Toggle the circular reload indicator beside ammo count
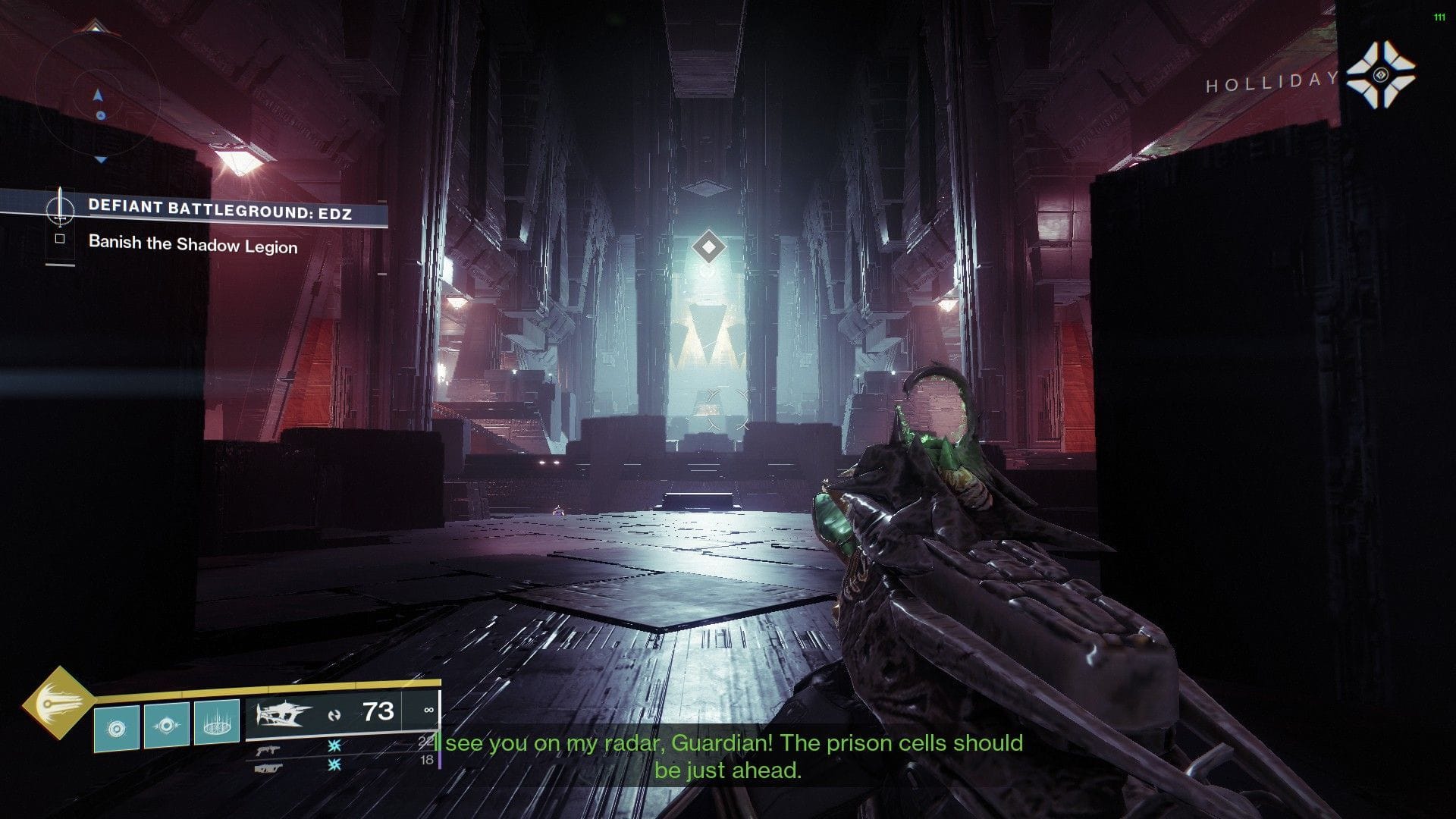This screenshot has width=1456, height=819. click(336, 714)
